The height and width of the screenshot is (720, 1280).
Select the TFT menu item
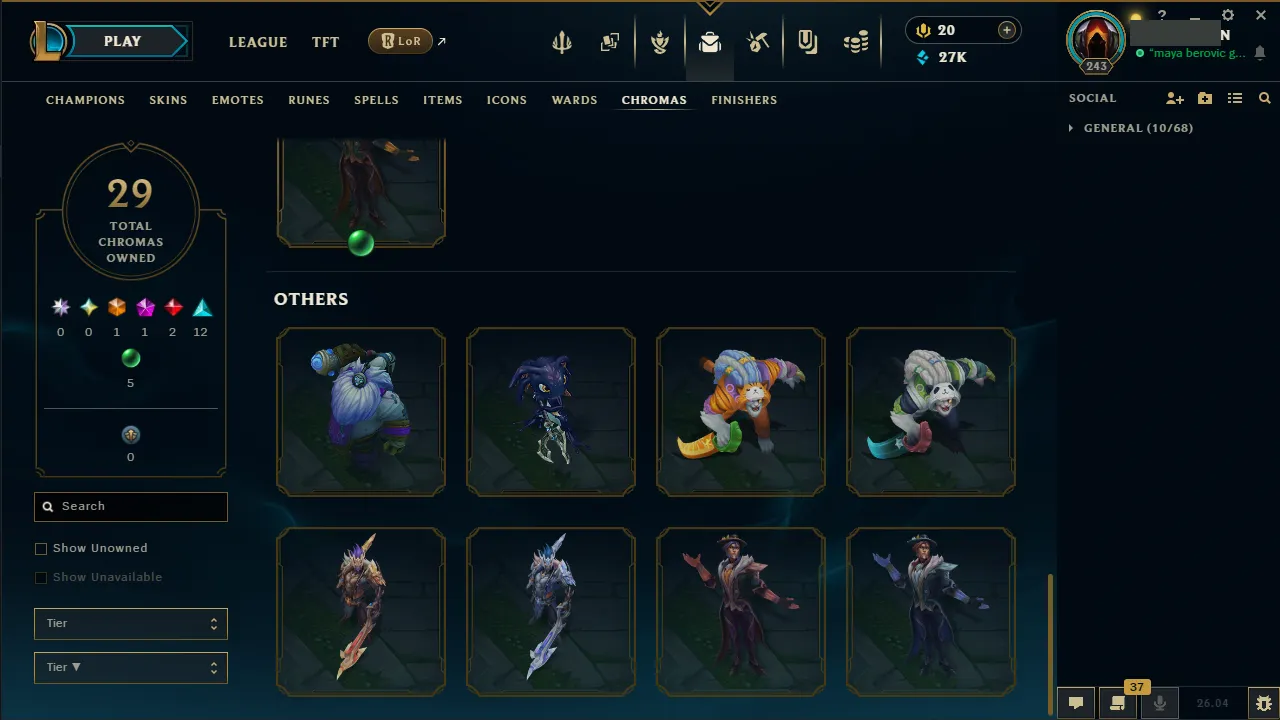point(325,42)
